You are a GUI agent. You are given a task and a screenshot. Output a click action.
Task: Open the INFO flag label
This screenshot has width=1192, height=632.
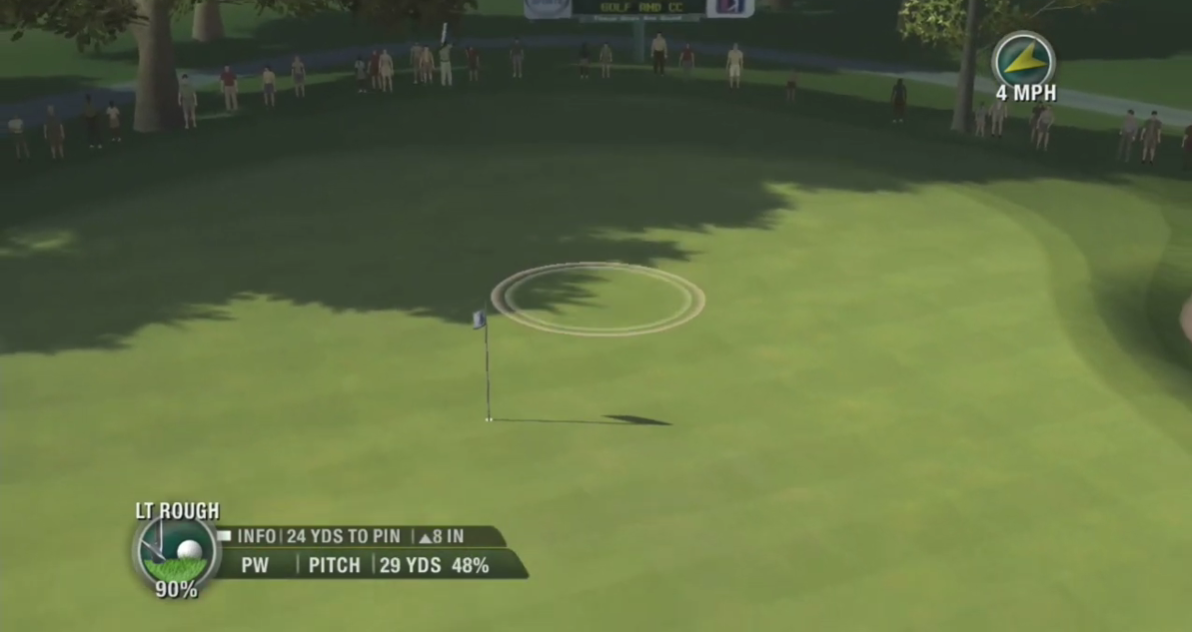[x=248, y=536]
